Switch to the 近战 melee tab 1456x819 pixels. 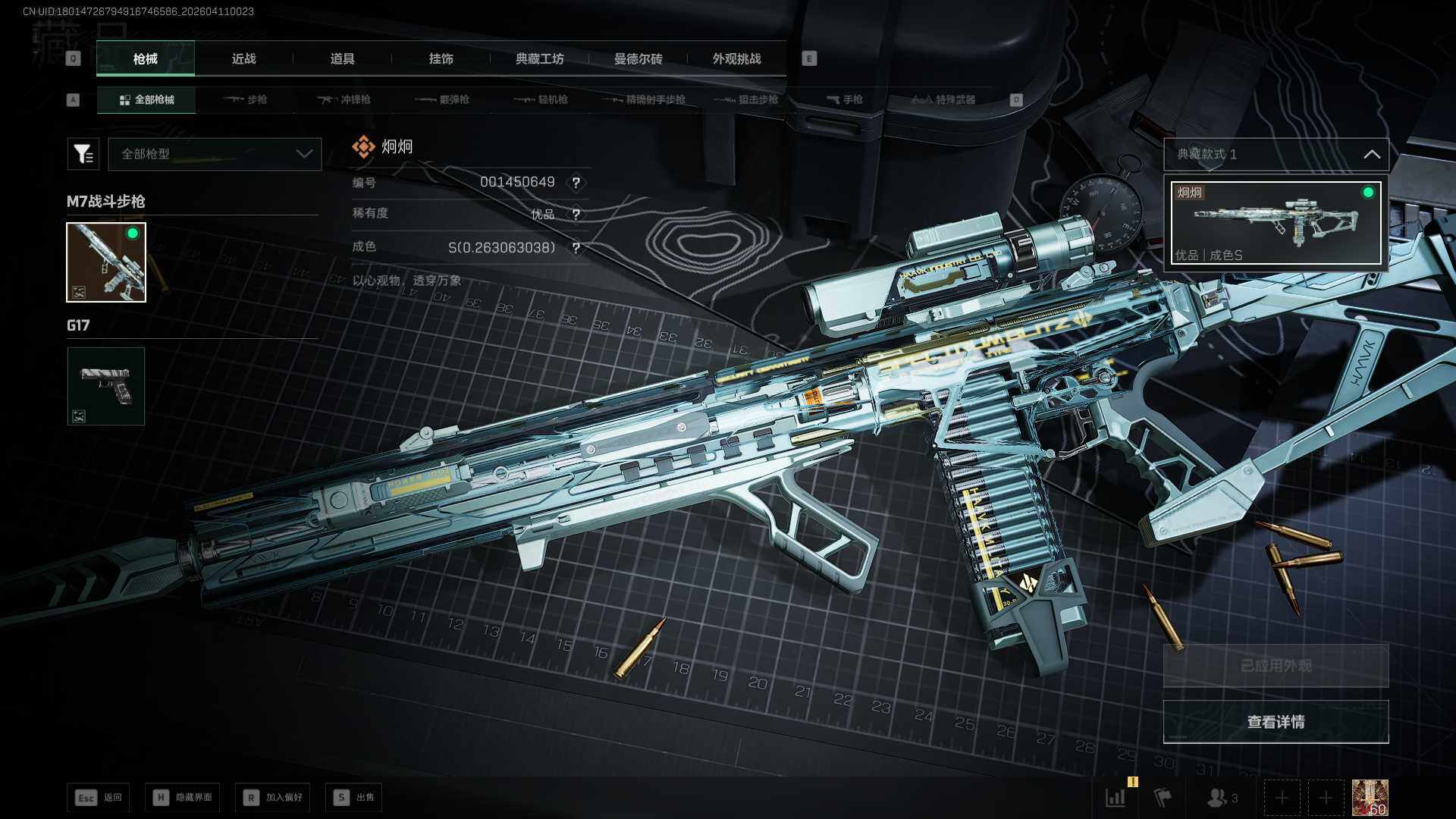[243, 58]
